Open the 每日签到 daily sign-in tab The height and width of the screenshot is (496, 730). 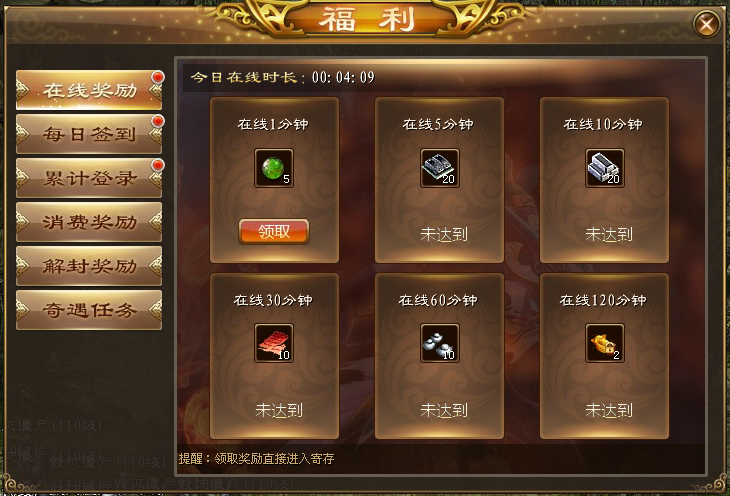tap(89, 134)
